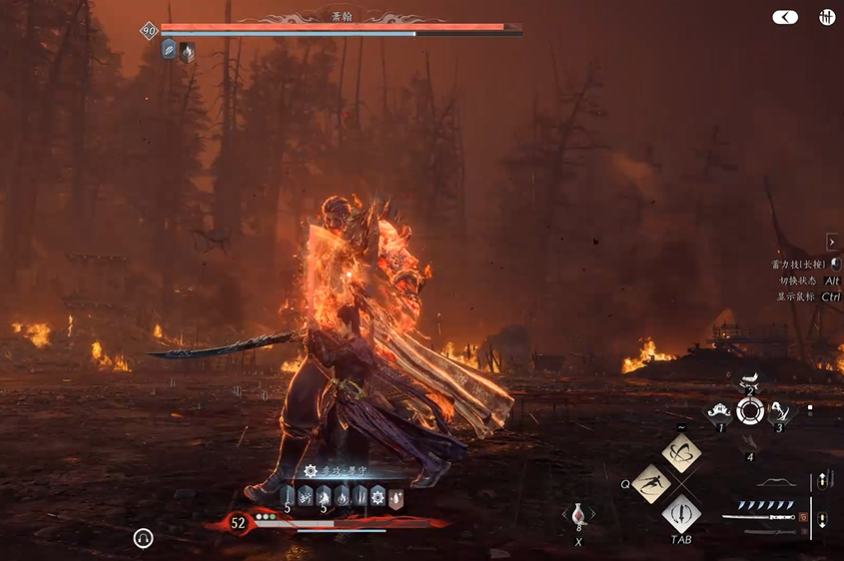
Task: Activate the swirling skill above the Q skill
Action: pyautogui.click(x=681, y=453)
